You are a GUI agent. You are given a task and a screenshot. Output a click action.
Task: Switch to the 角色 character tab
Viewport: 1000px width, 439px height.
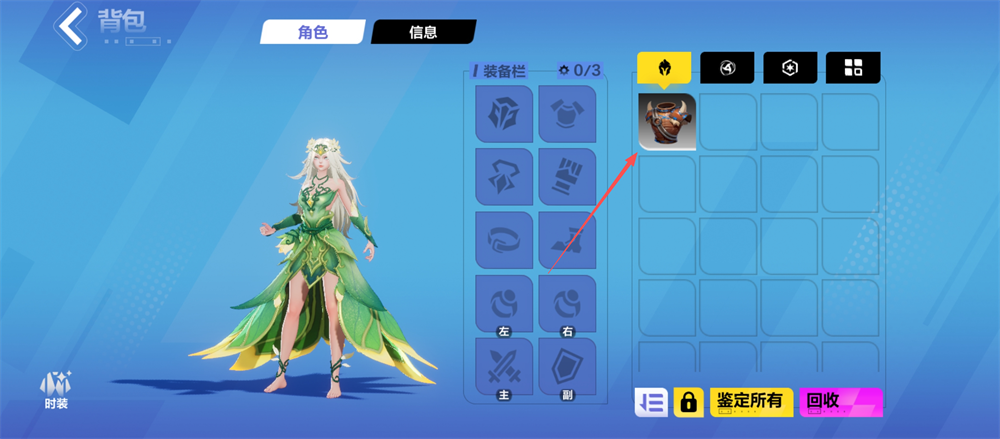click(x=311, y=32)
